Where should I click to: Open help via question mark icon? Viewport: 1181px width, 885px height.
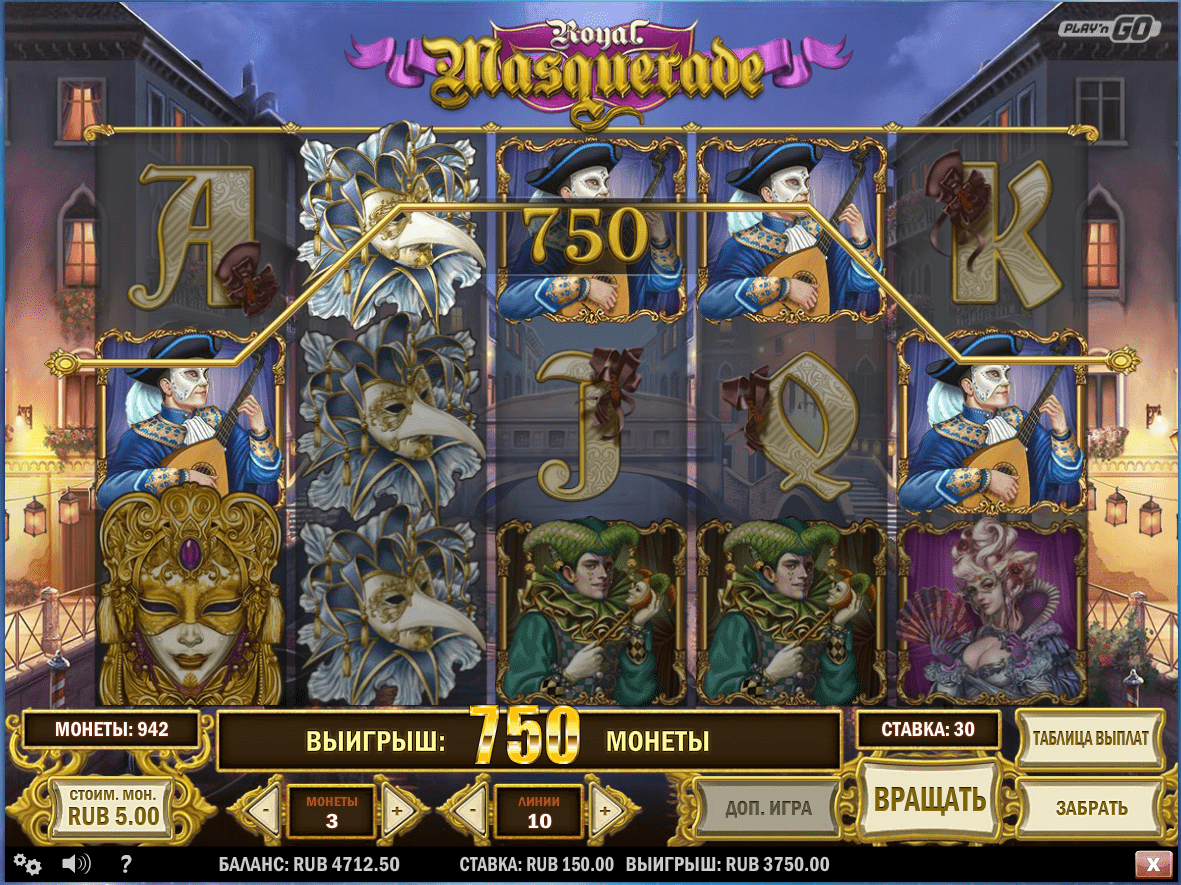[127, 864]
